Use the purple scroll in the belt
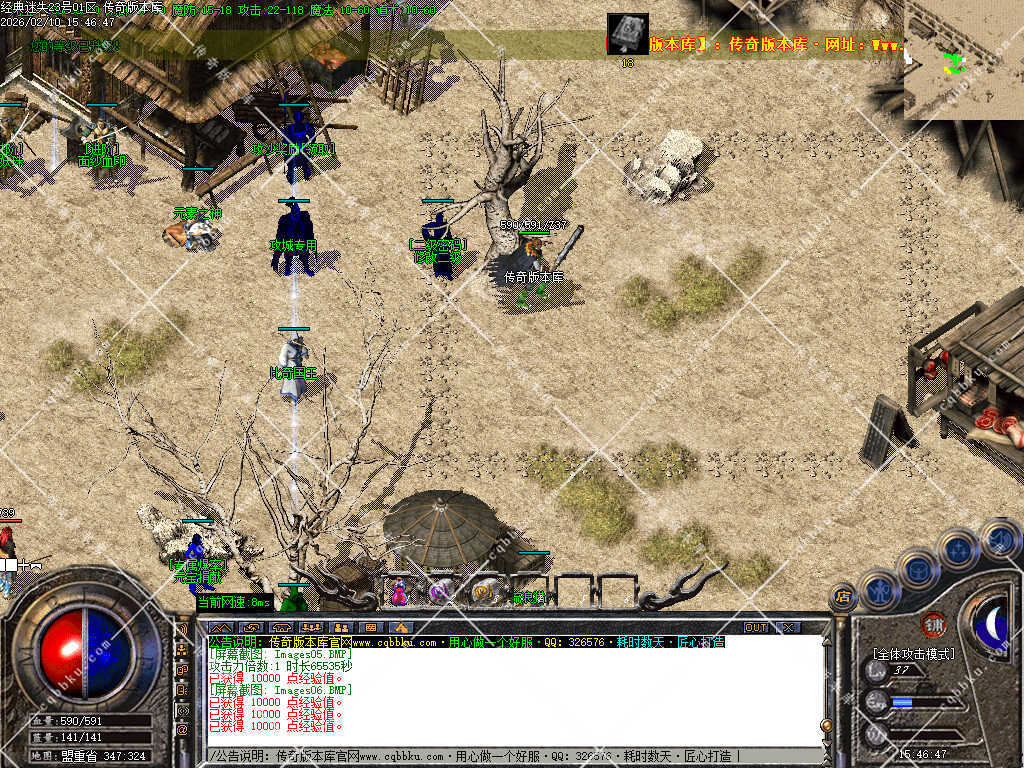1024x768 pixels. click(441, 592)
